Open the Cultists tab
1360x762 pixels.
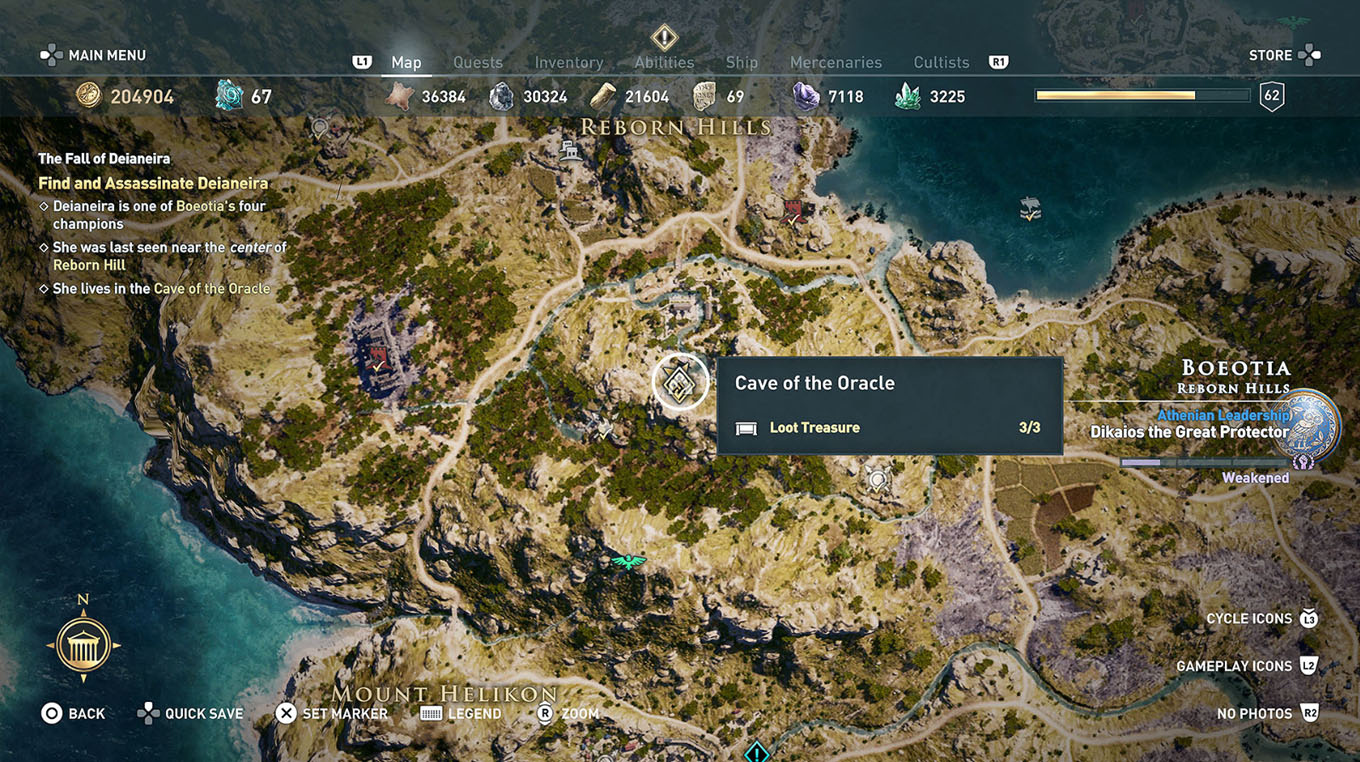pos(940,62)
